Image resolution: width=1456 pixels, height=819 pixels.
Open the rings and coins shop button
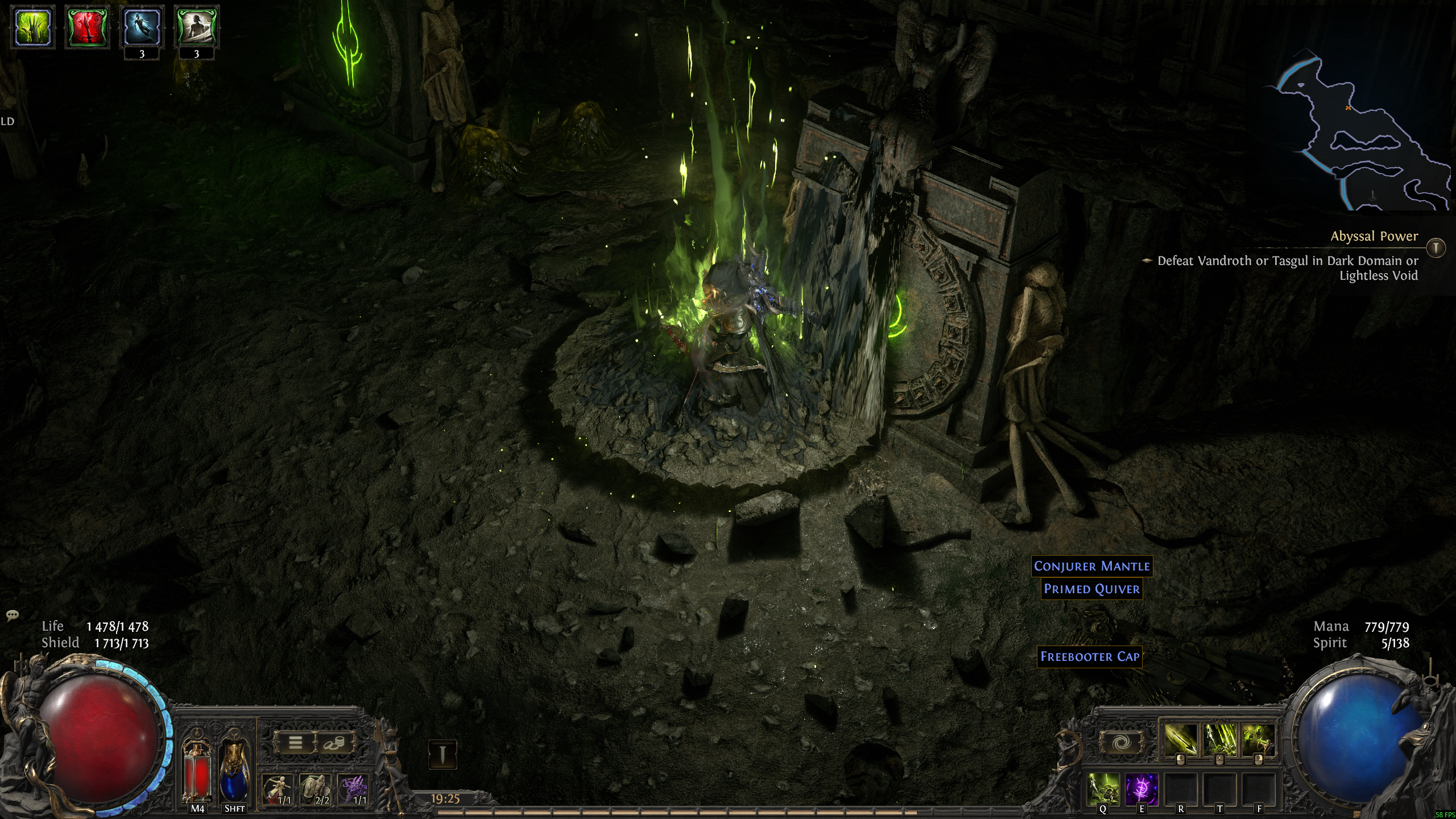click(333, 743)
